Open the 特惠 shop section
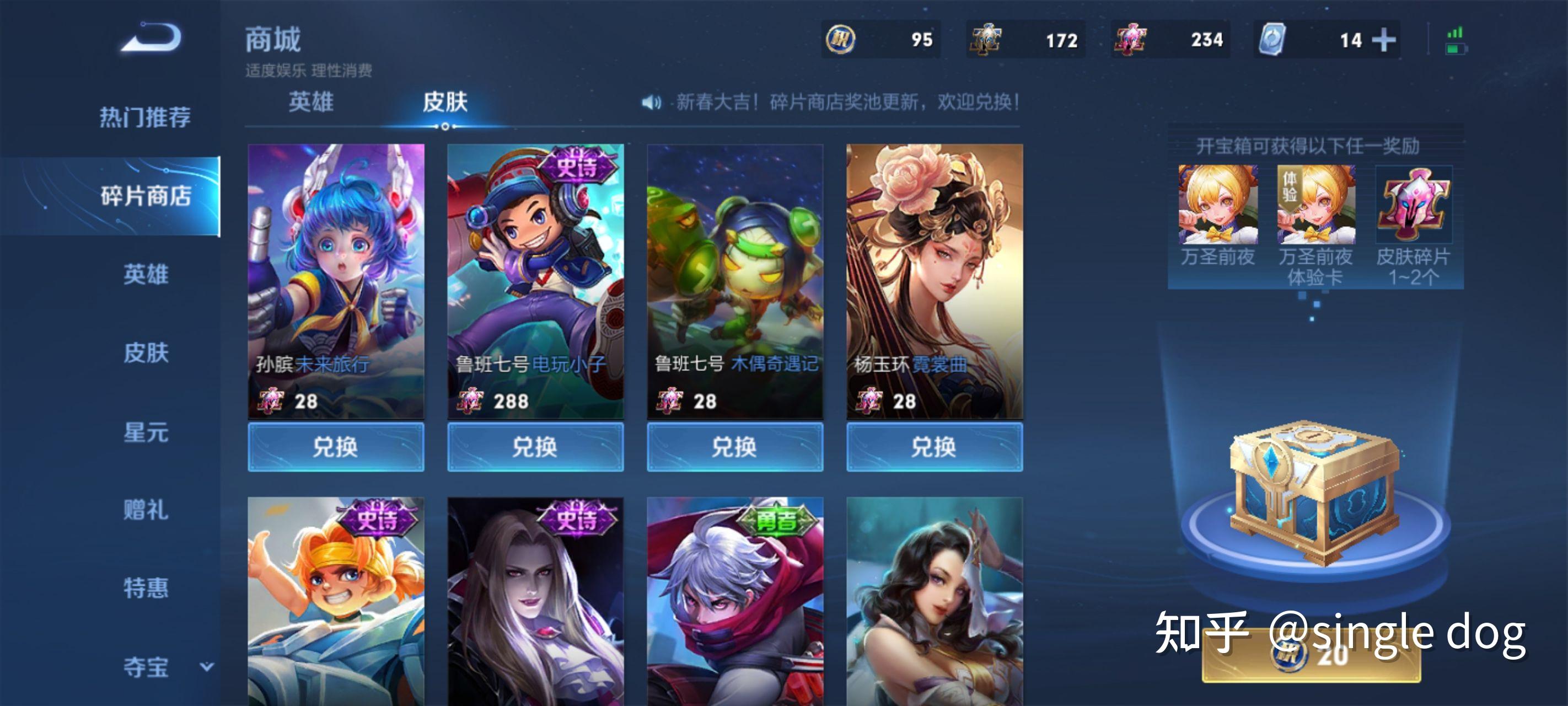Viewport: 1568px width, 706px height. 146,588
